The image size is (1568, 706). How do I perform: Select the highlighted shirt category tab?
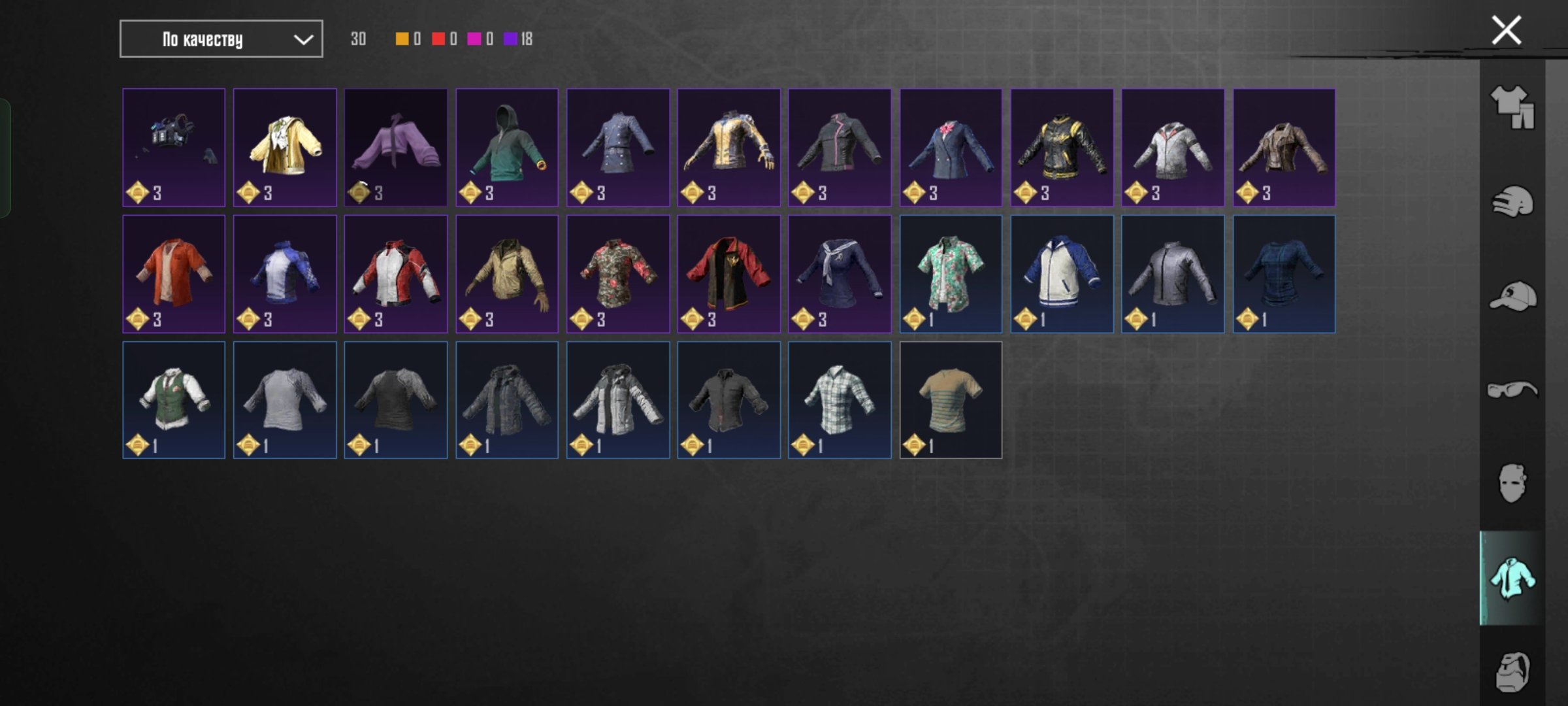tap(1512, 578)
